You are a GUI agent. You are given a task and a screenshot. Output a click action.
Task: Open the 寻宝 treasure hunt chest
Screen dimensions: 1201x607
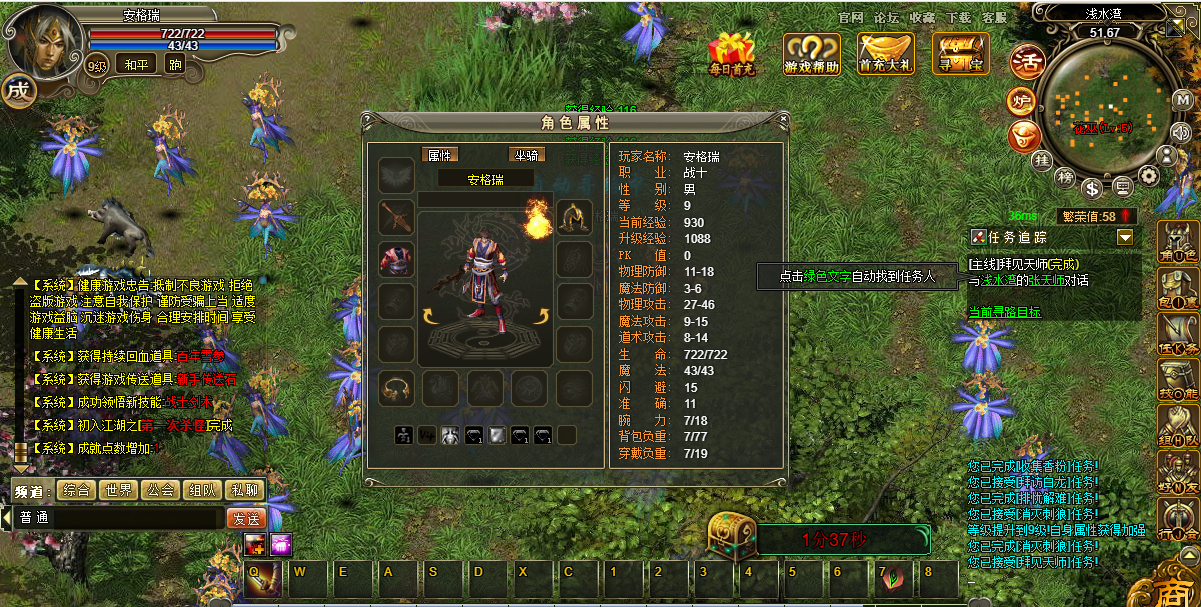(961, 54)
